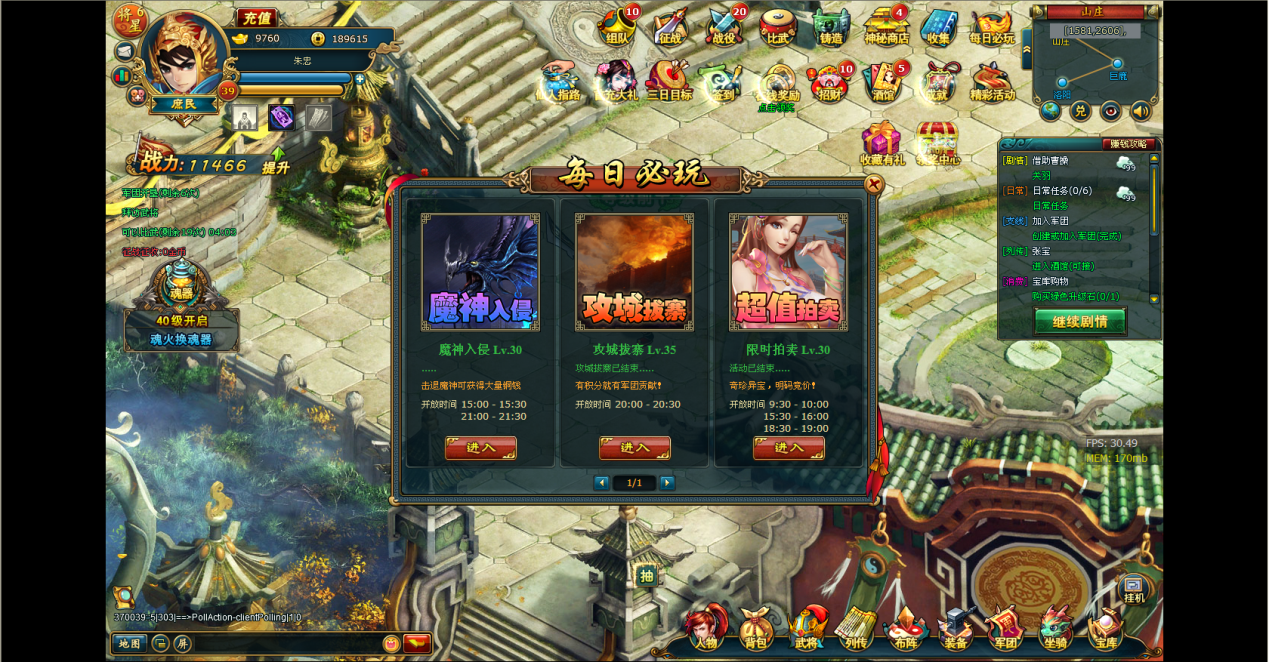
Task: Open the 地图 map button
Action: (129, 643)
